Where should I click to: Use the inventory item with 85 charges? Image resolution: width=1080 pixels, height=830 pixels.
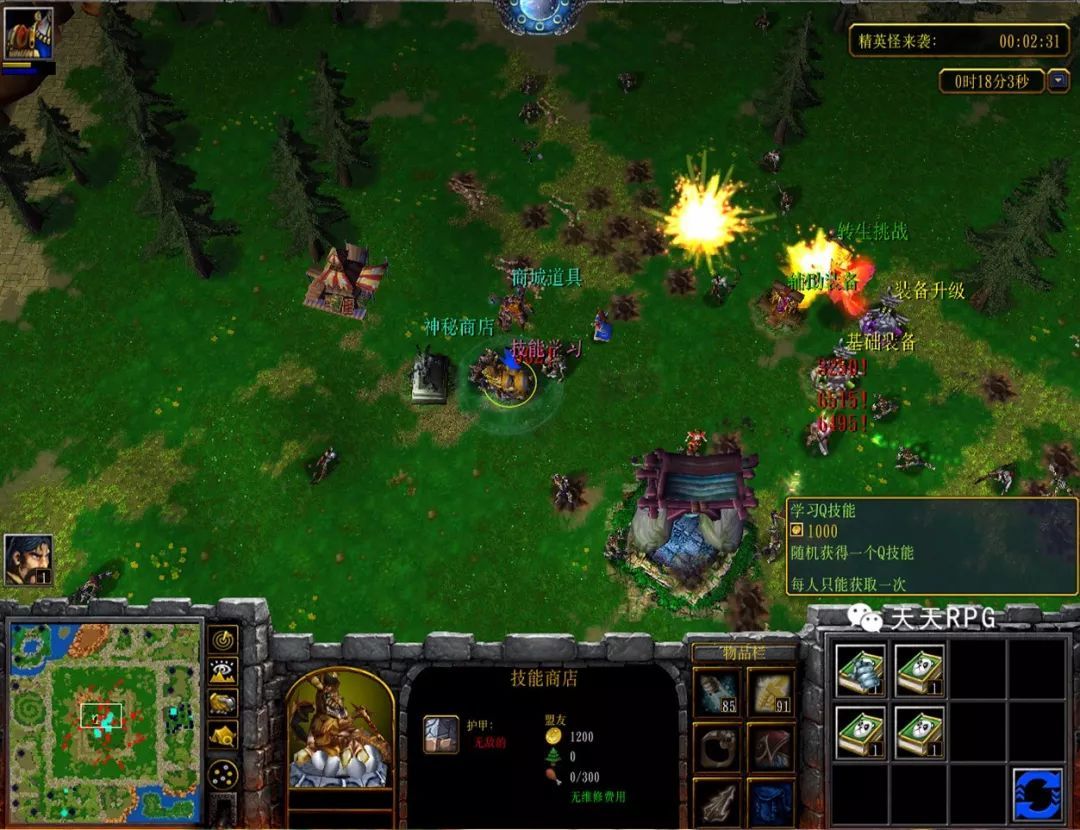click(x=718, y=692)
